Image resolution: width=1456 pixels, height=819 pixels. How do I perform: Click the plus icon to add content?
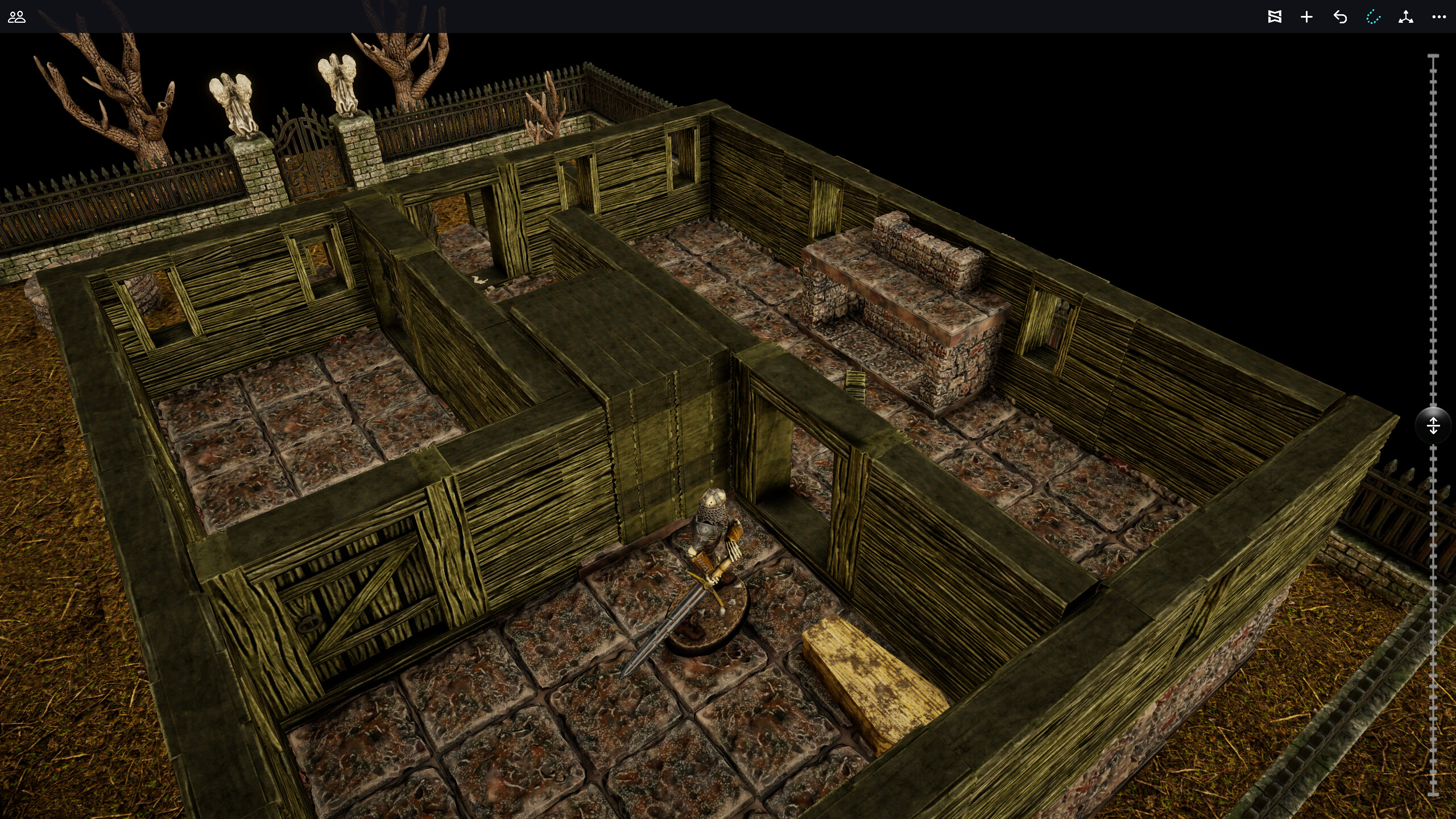coord(1306,17)
